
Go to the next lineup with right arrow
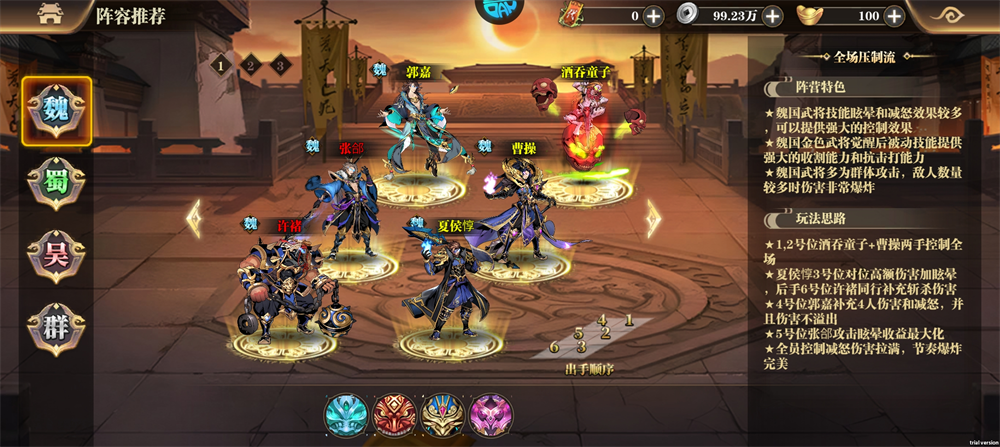[653, 218]
